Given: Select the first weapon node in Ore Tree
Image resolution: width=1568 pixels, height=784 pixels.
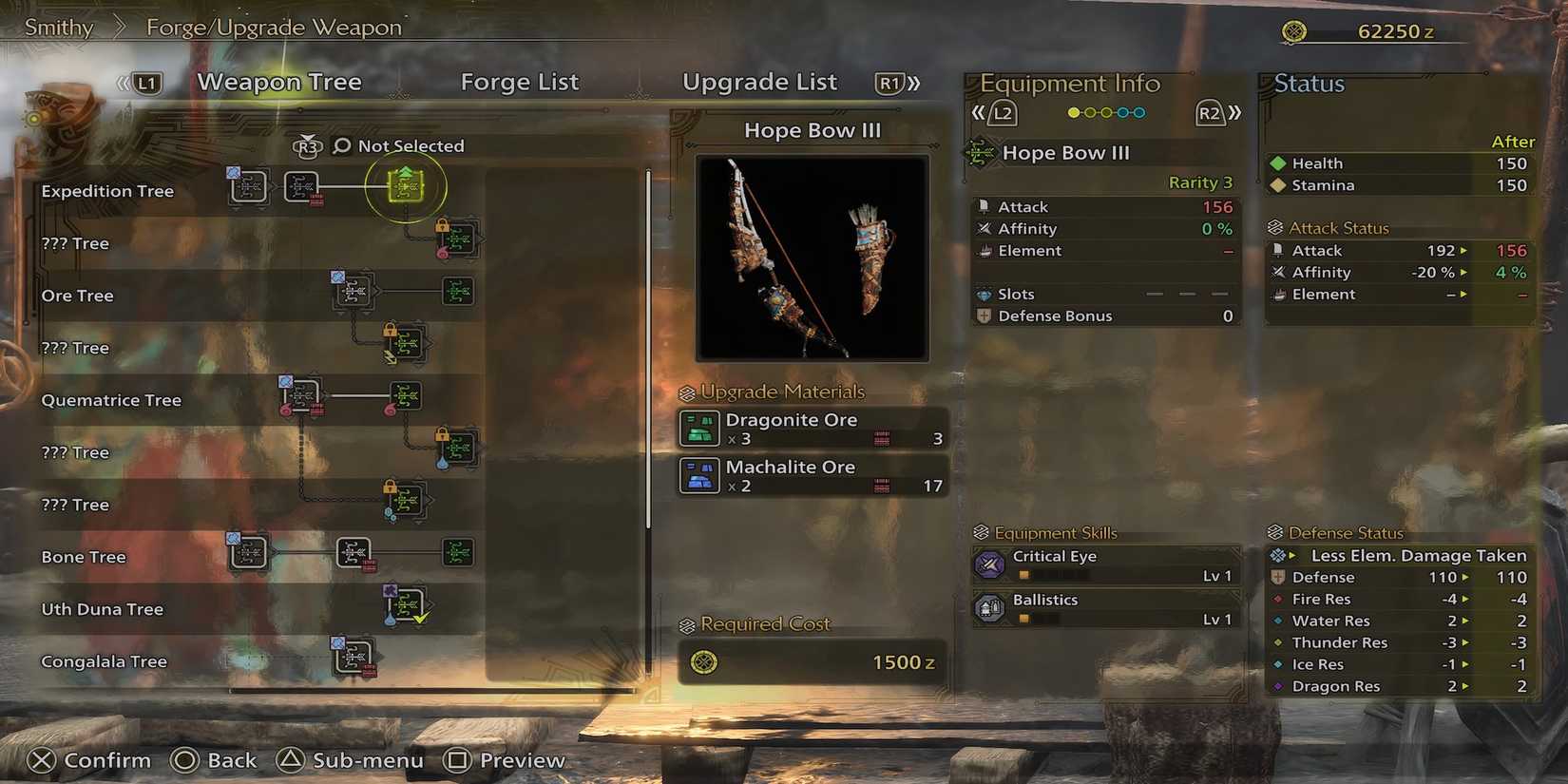Looking at the screenshot, I should click(x=353, y=292).
